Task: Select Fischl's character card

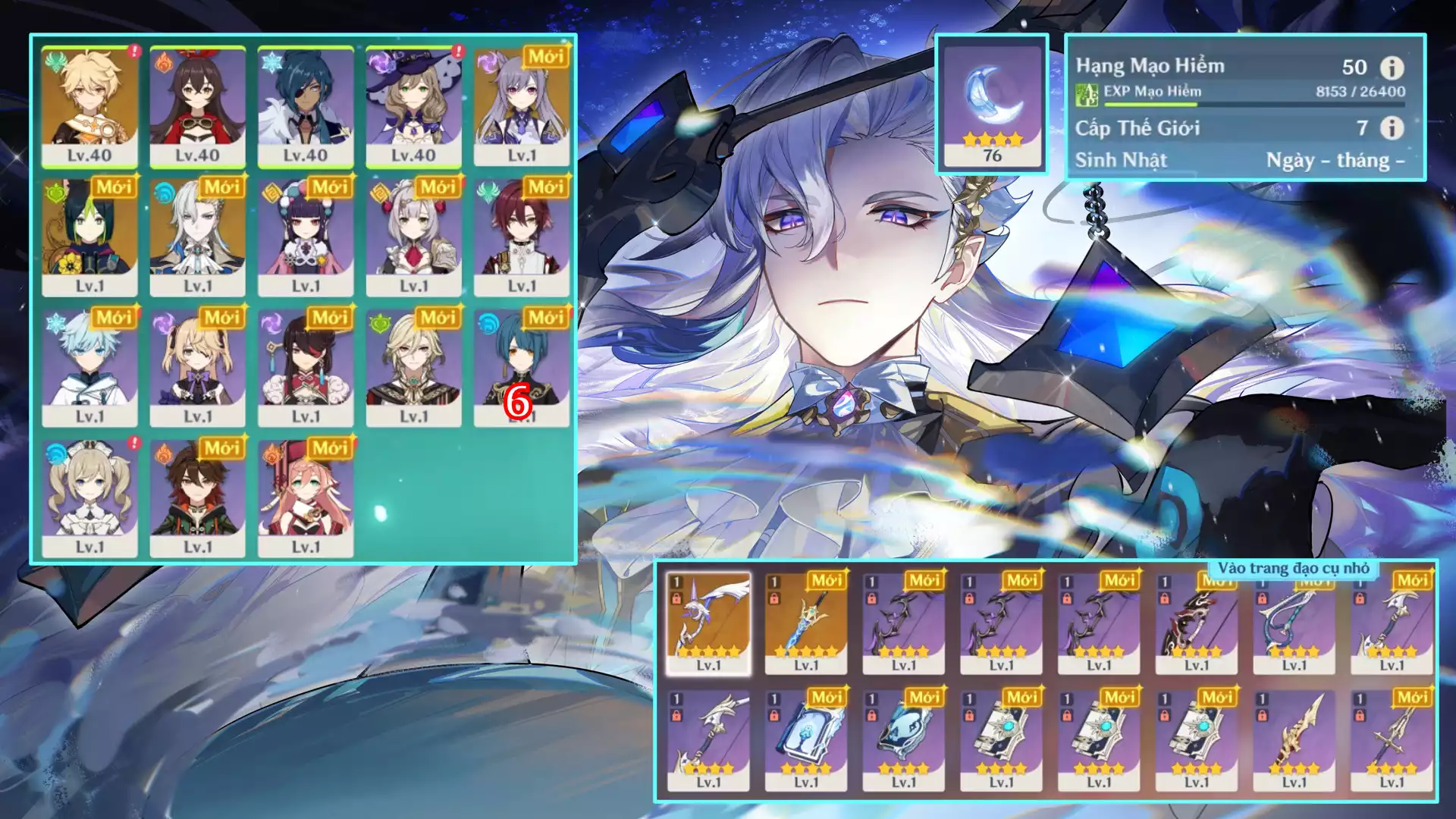Action: (x=197, y=367)
